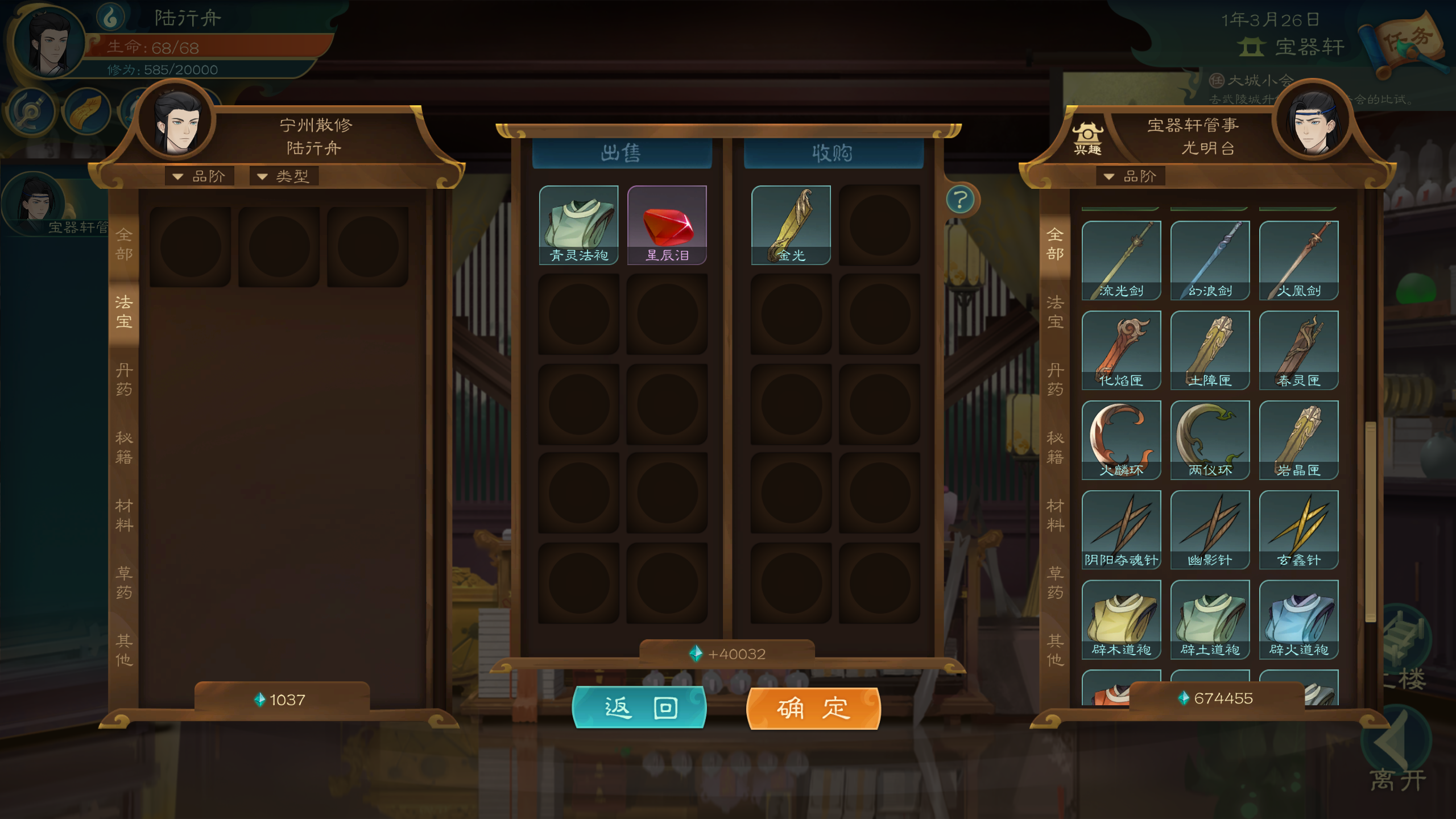
Task: Select the 化焰匣 case from merchant
Action: coord(1121,350)
